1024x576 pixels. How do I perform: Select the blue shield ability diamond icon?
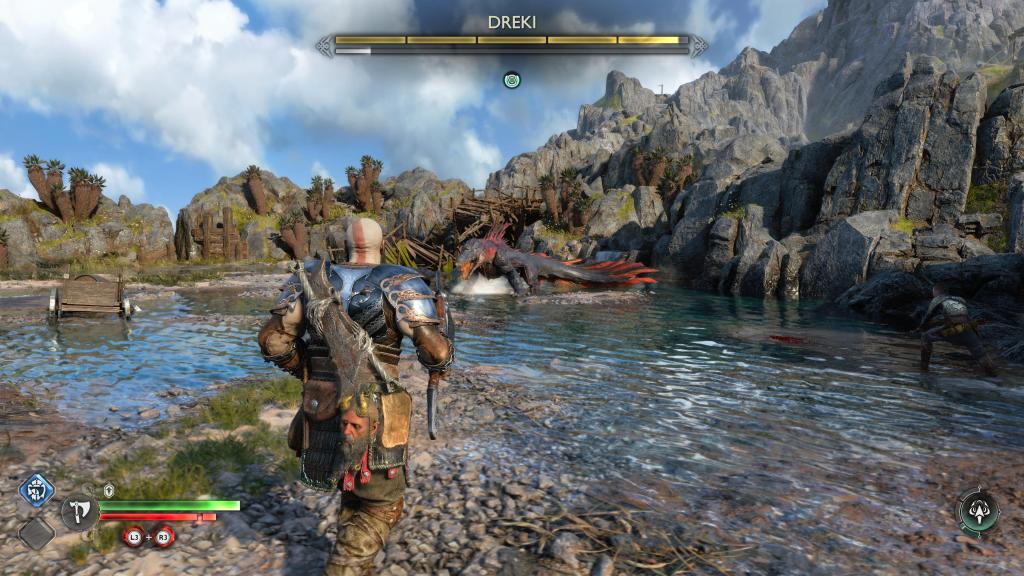click(37, 491)
